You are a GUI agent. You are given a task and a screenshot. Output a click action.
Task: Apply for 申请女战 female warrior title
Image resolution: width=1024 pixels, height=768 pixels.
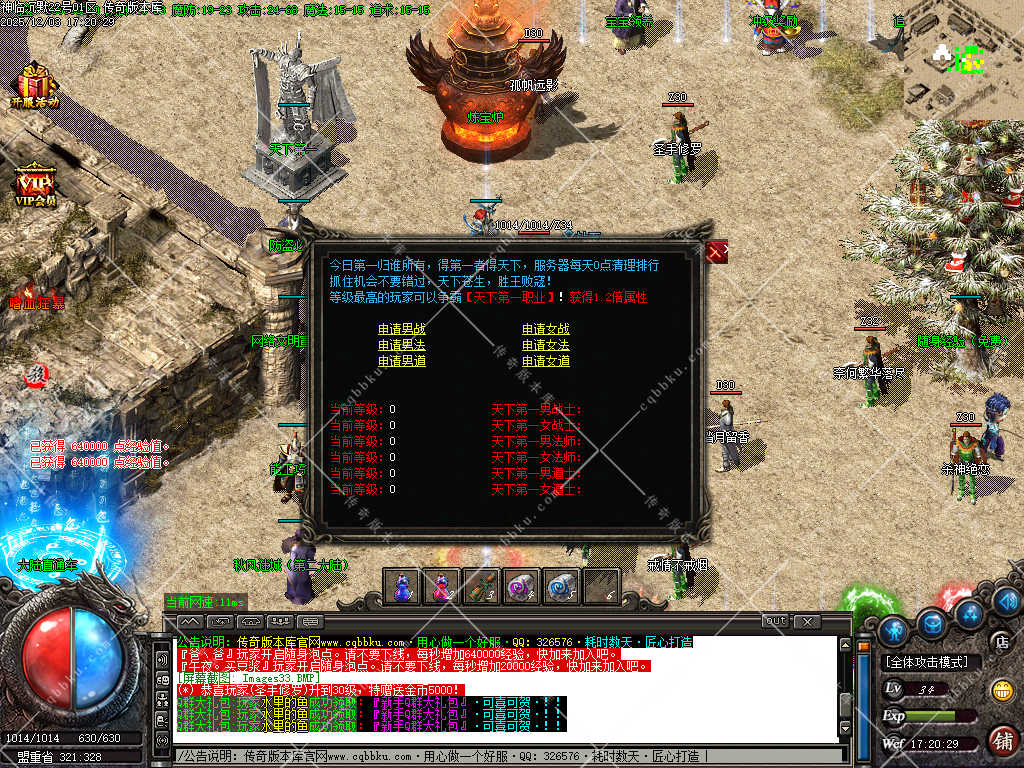(x=545, y=329)
